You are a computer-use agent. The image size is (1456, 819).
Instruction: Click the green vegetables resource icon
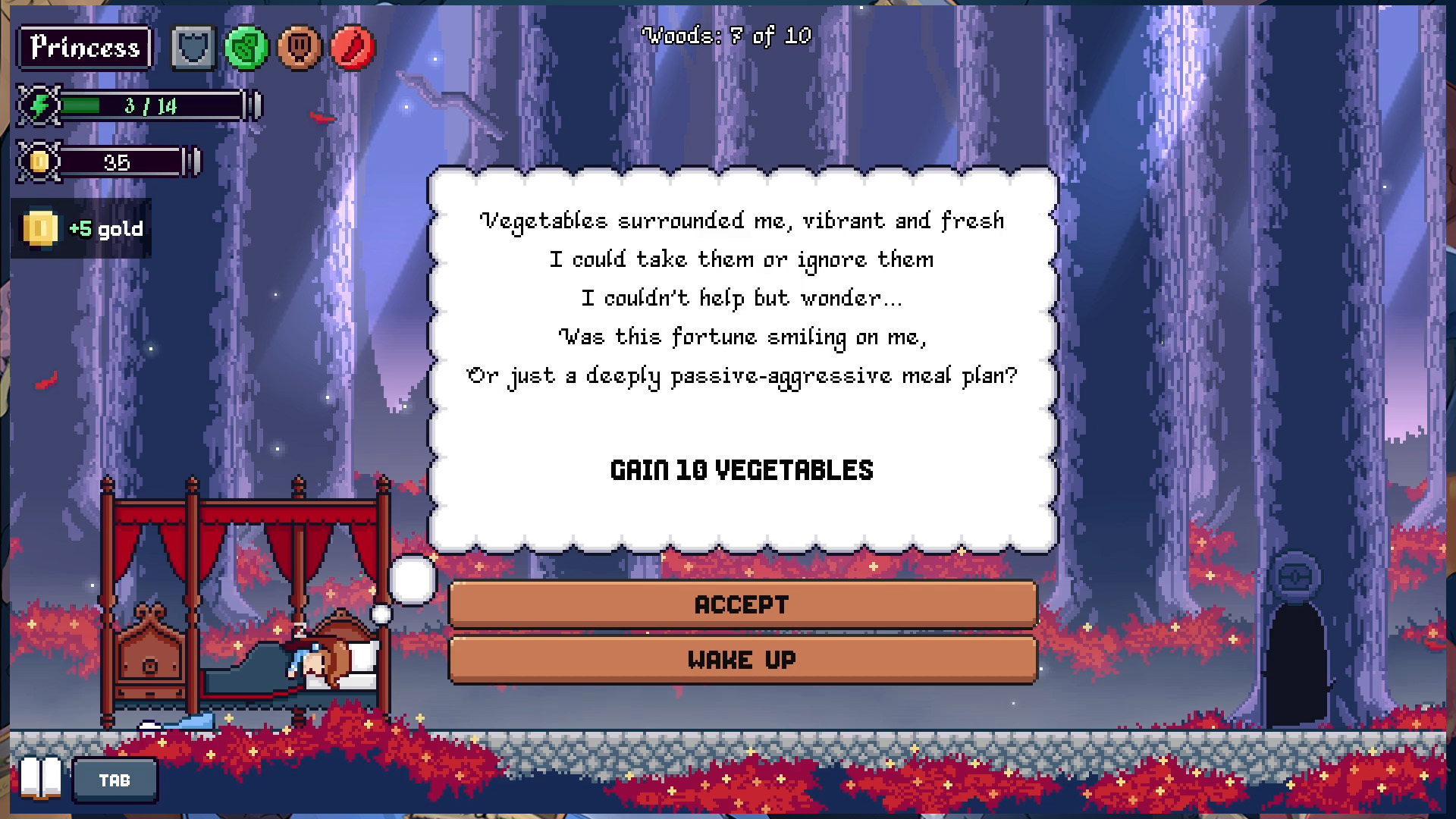click(246, 47)
